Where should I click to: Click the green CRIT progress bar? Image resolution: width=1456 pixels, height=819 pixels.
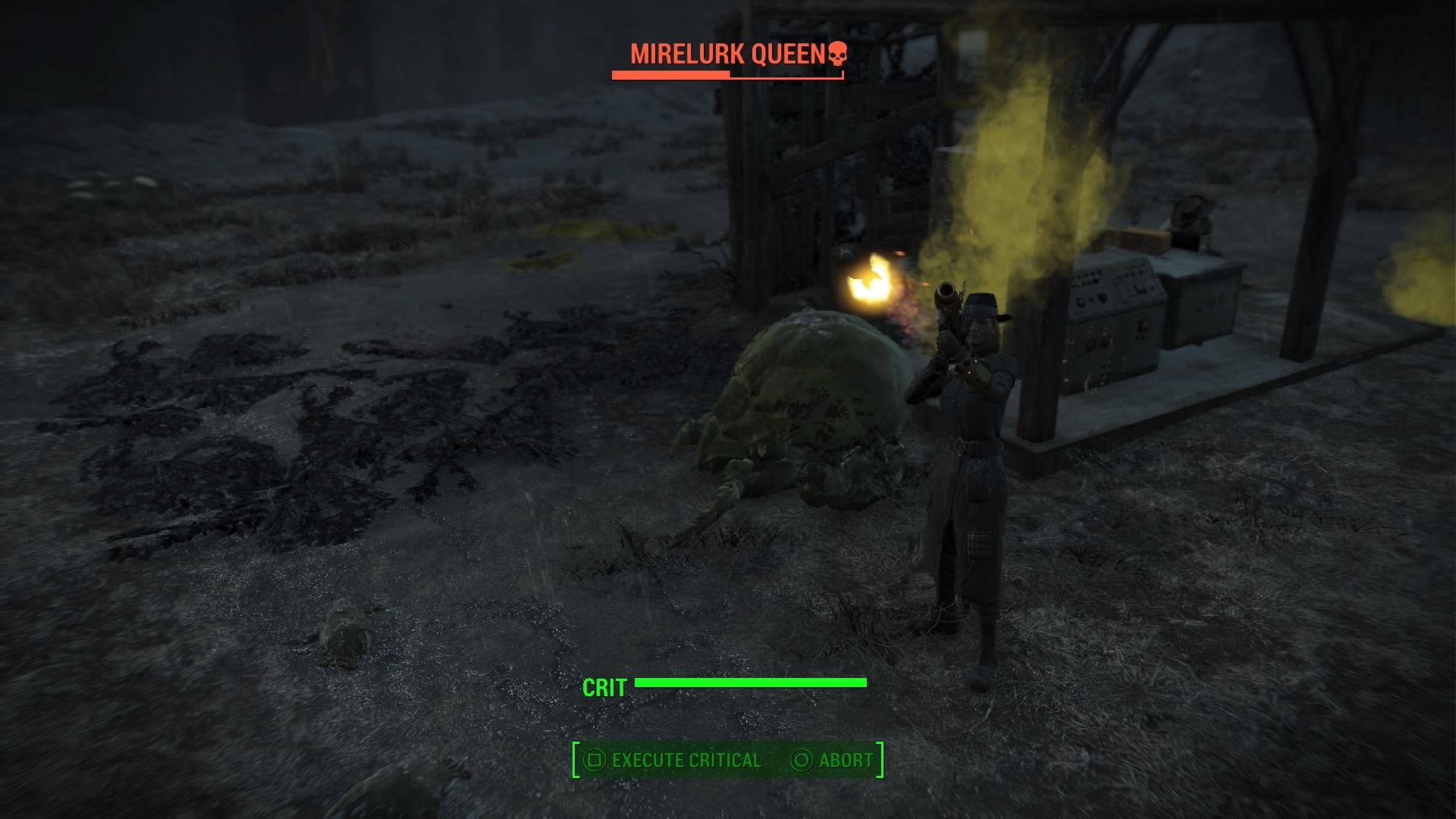point(751,682)
